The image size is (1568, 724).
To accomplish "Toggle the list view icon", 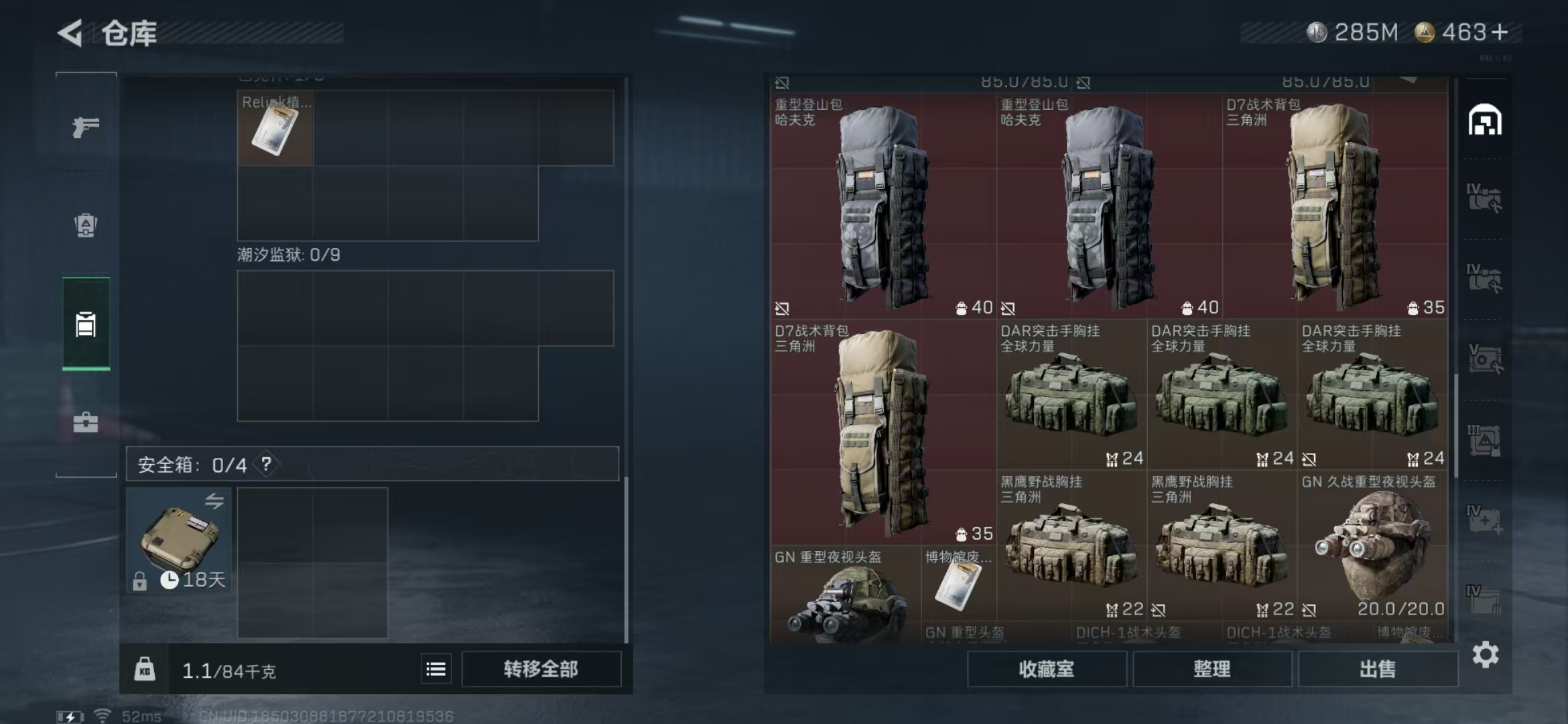I will pyautogui.click(x=436, y=669).
